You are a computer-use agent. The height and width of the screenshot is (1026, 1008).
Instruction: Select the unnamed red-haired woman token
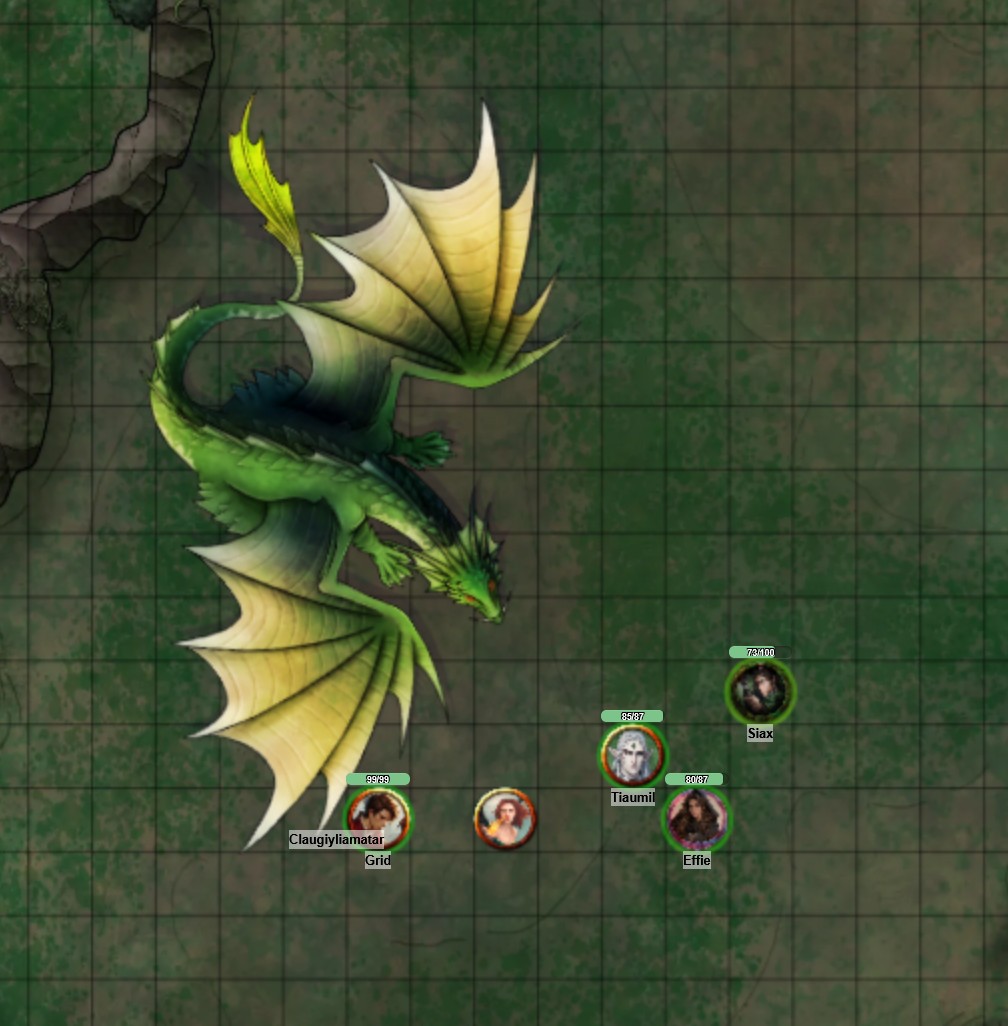[505, 818]
